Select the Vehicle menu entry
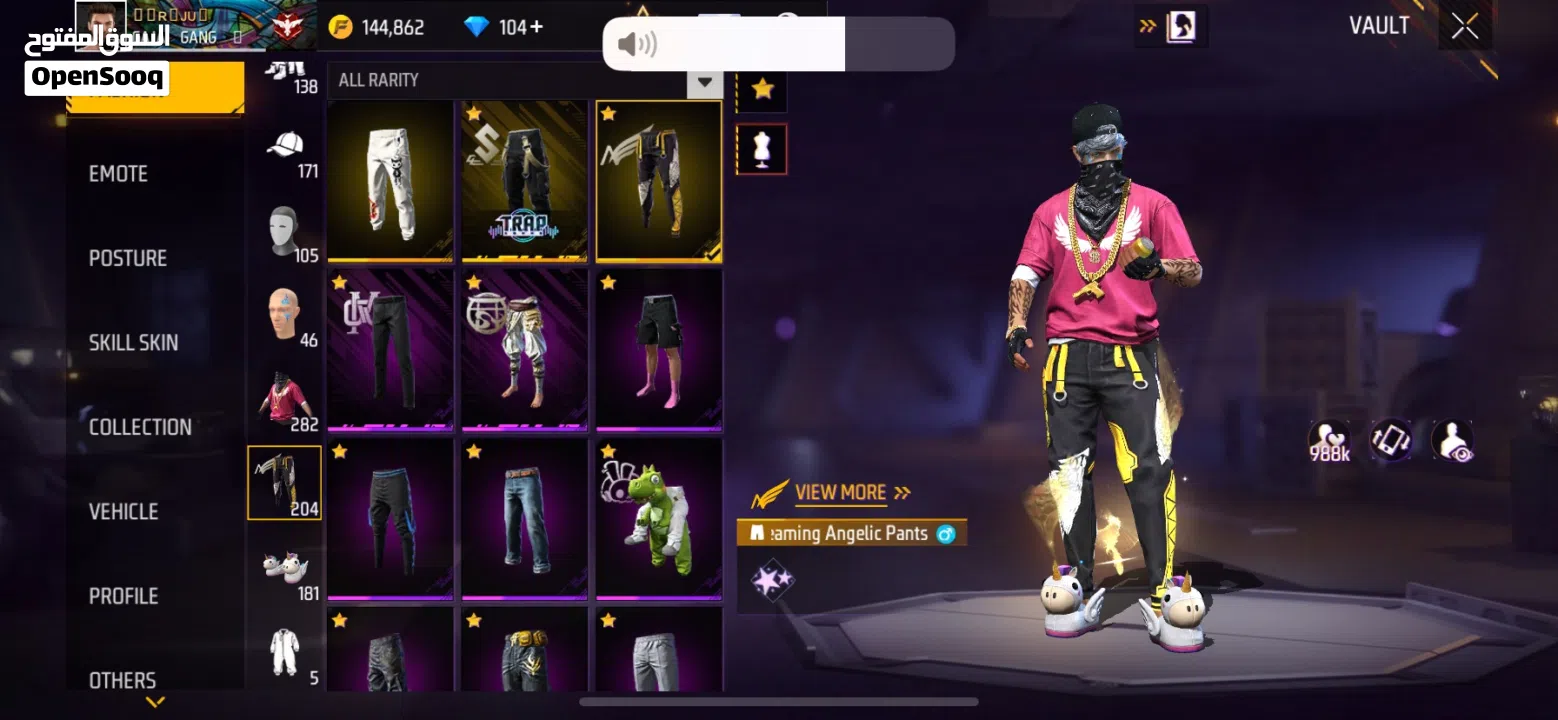 123,511
